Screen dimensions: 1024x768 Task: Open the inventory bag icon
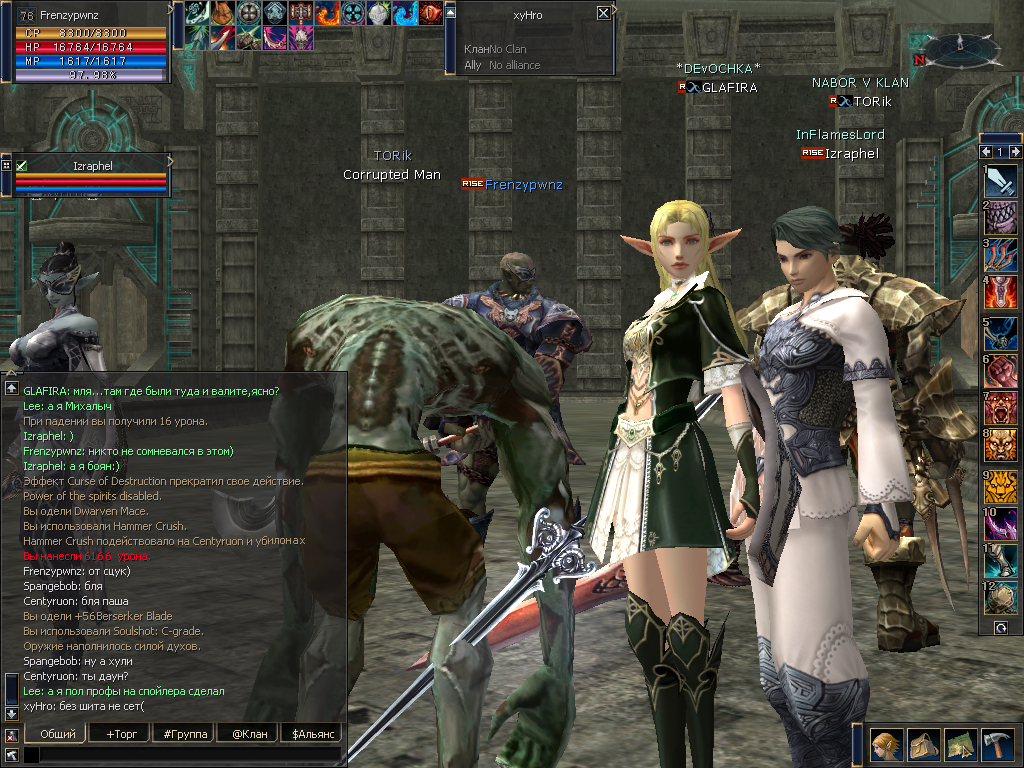click(923, 744)
